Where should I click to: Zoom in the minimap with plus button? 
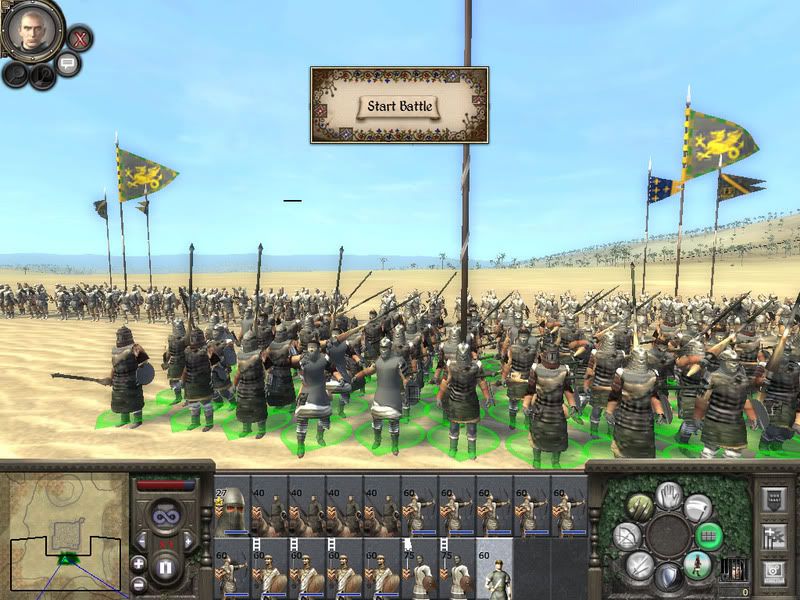coord(138,564)
